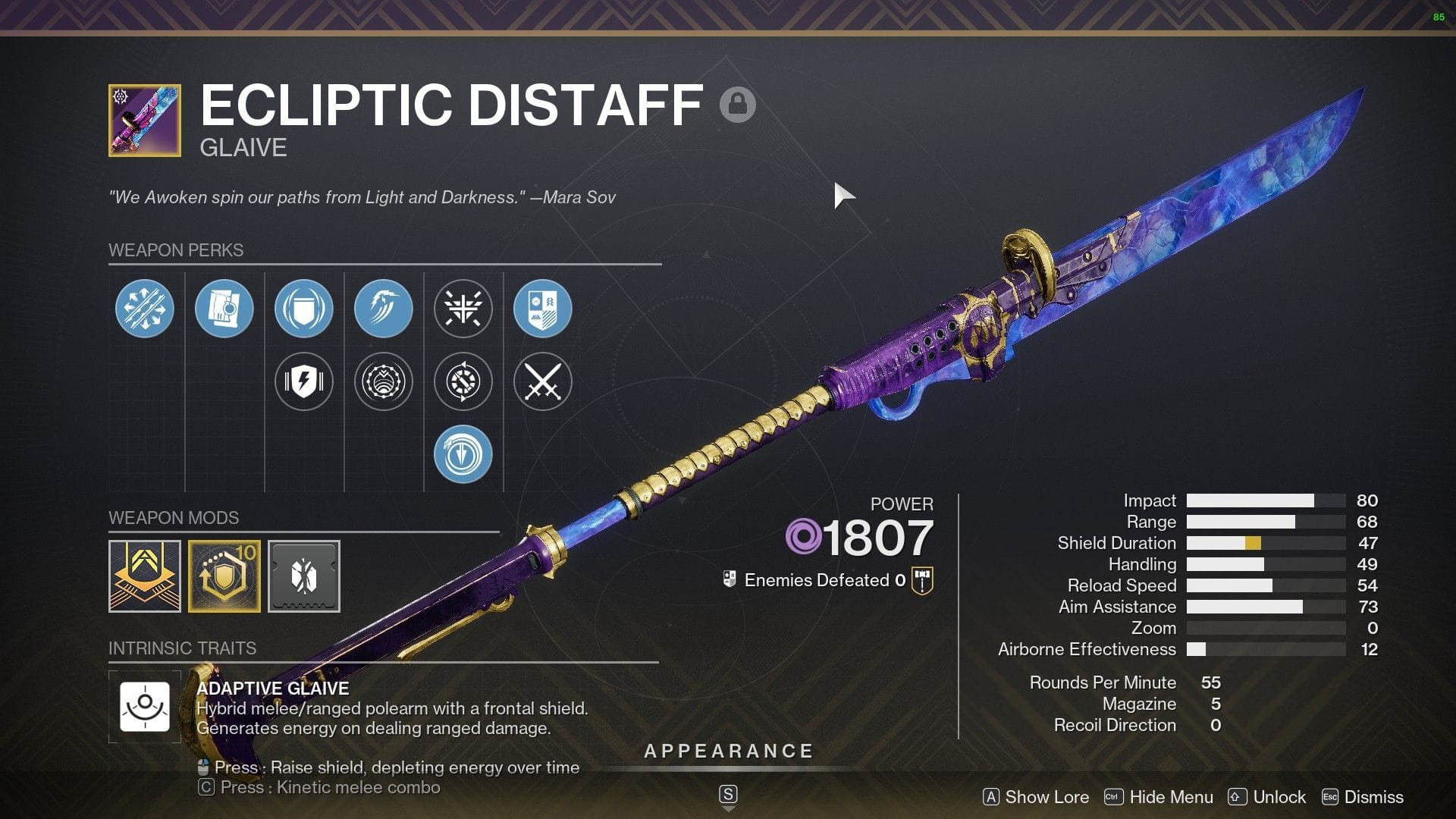Open Show Lore for this glaive
This screenshot has width=1456, height=819.
point(1046,797)
